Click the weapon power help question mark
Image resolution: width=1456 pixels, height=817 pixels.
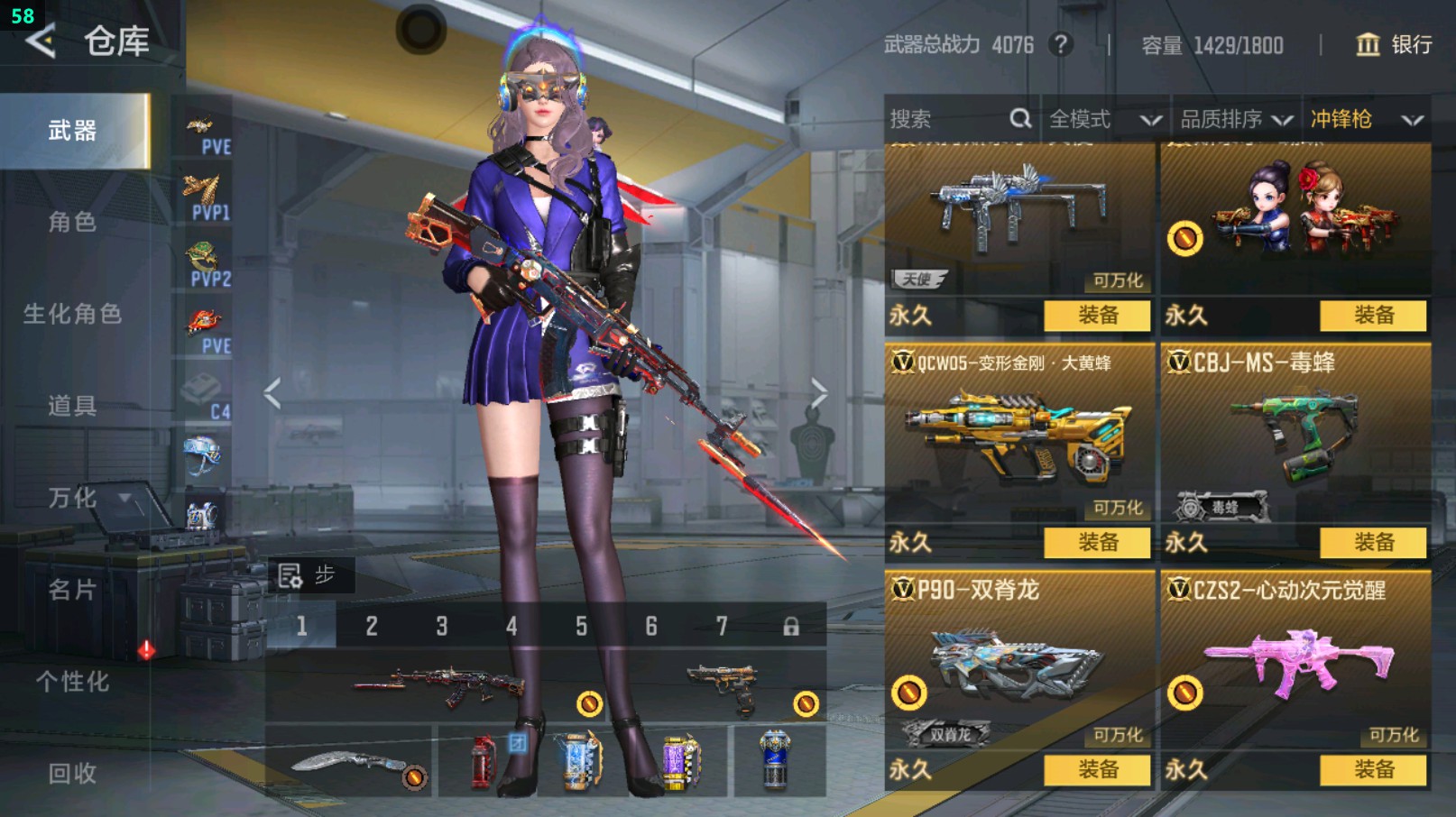[x=1062, y=44]
